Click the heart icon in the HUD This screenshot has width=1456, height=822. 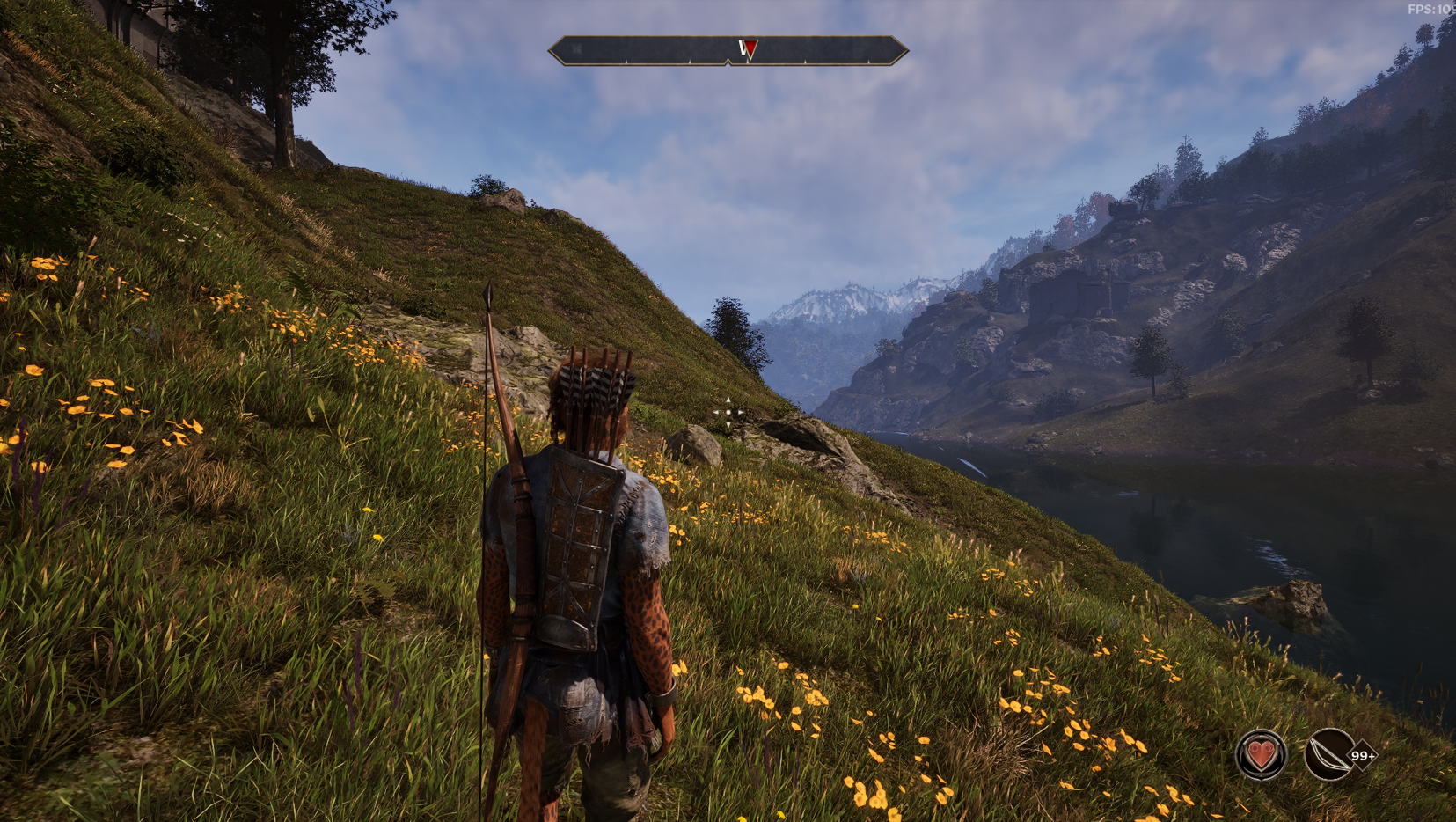tap(1260, 754)
